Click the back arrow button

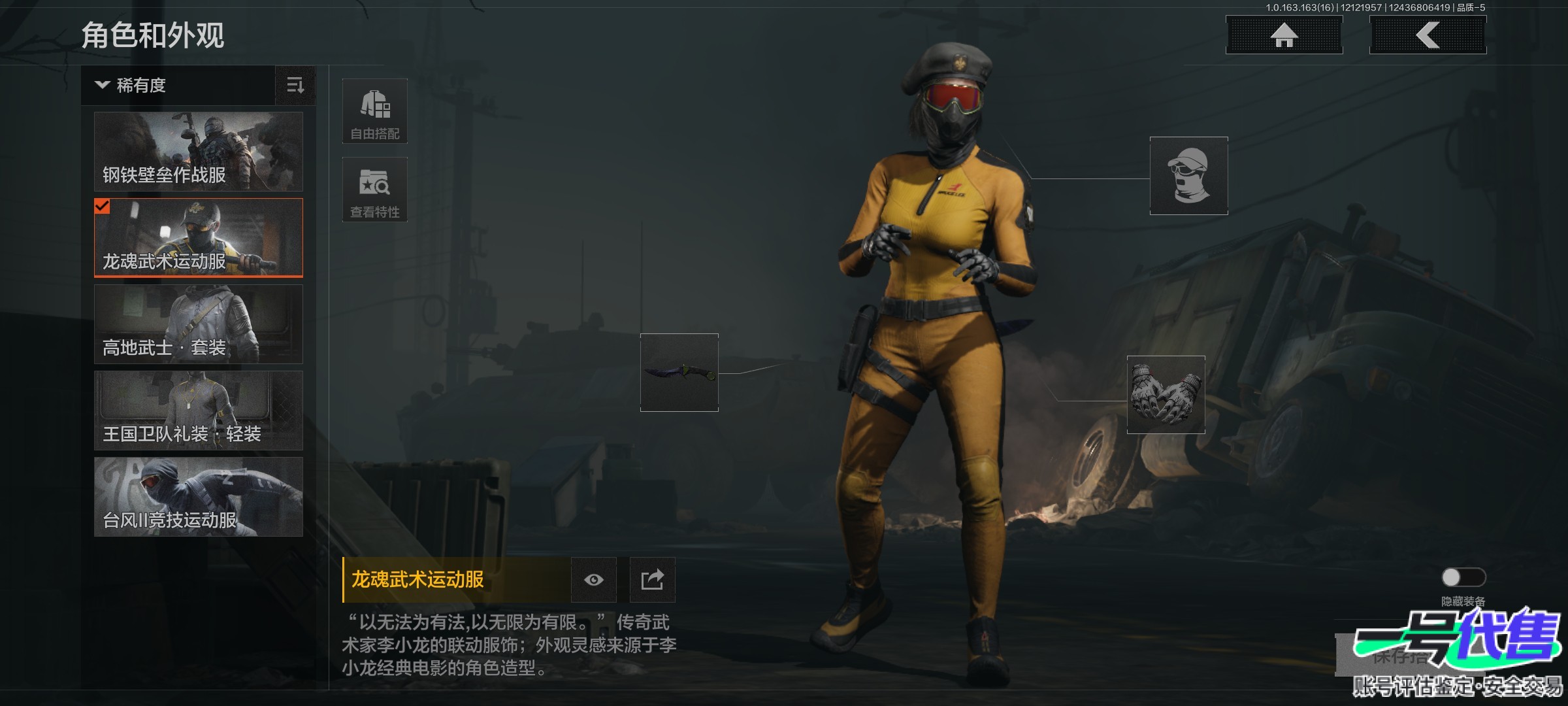click(x=1428, y=35)
